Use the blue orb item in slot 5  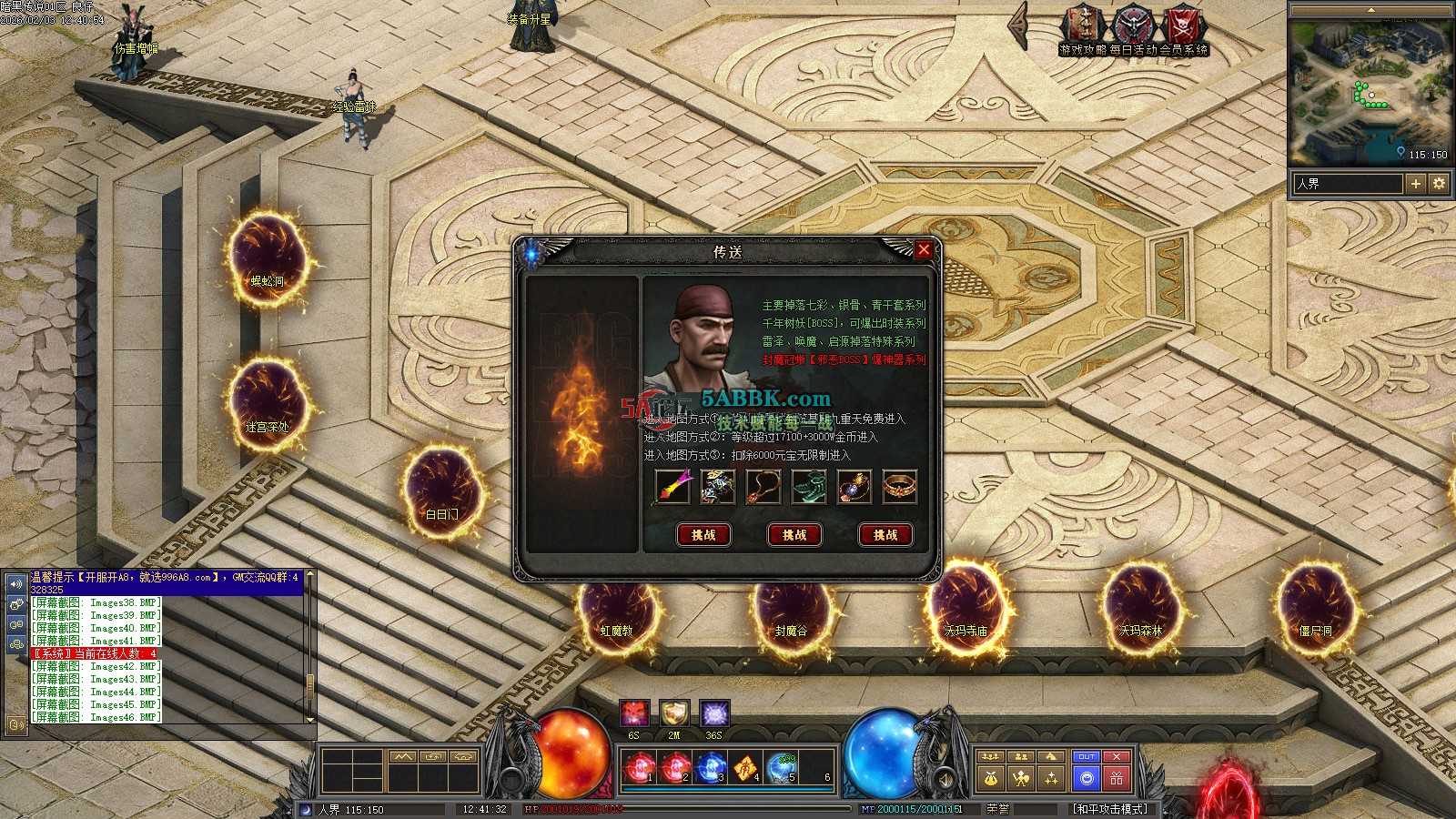coord(782,768)
